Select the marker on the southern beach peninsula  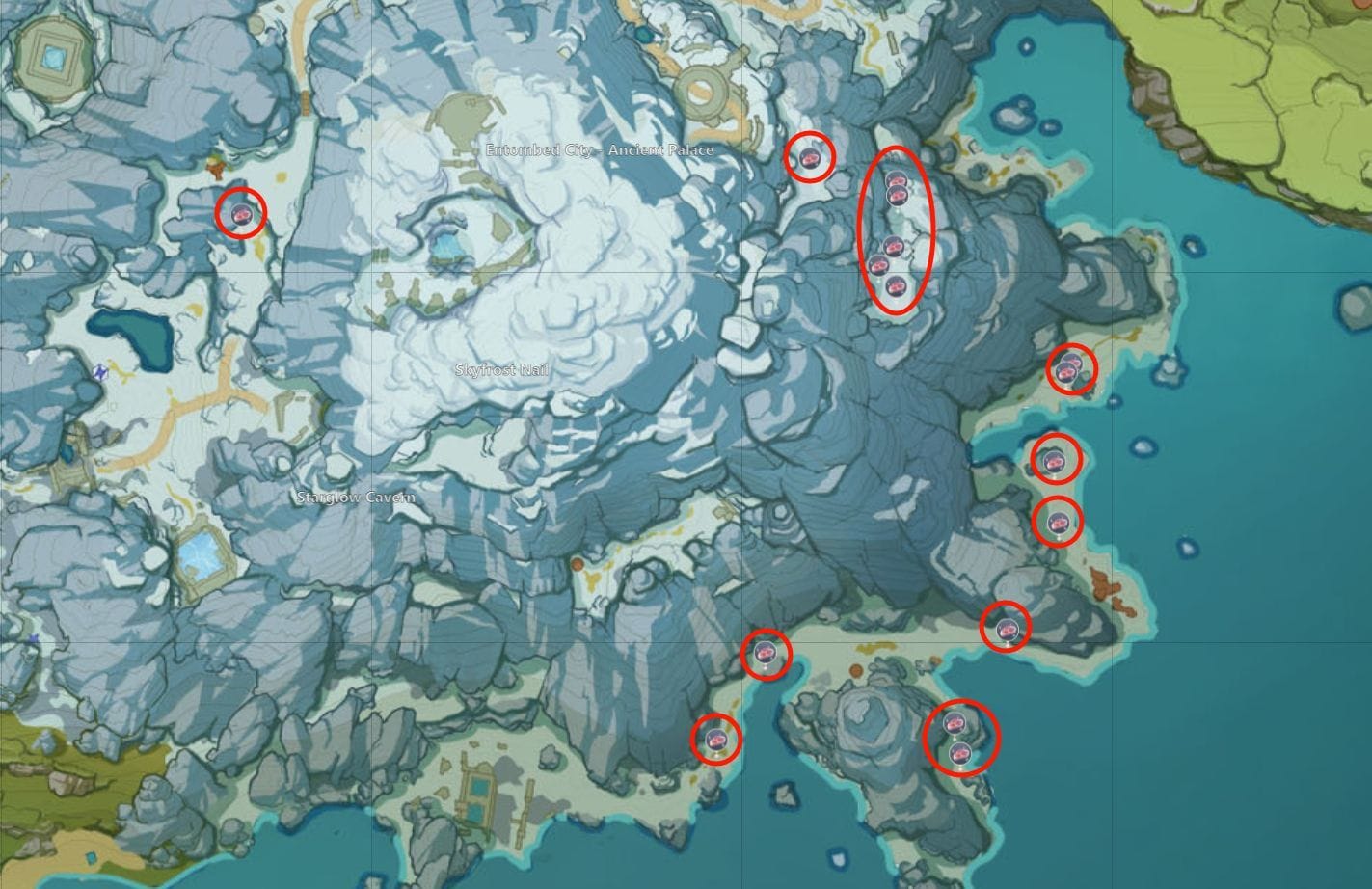(716, 740)
